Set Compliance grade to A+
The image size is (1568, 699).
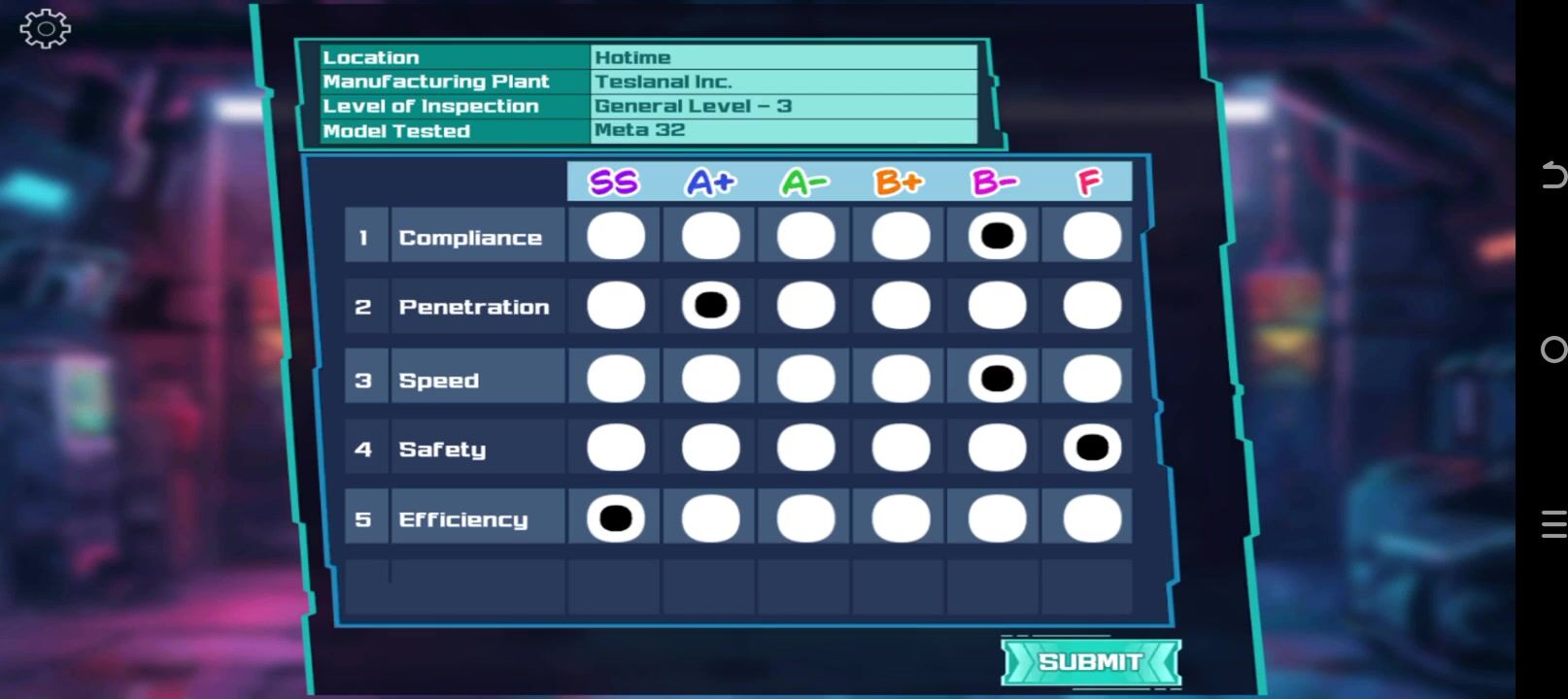(x=710, y=236)
